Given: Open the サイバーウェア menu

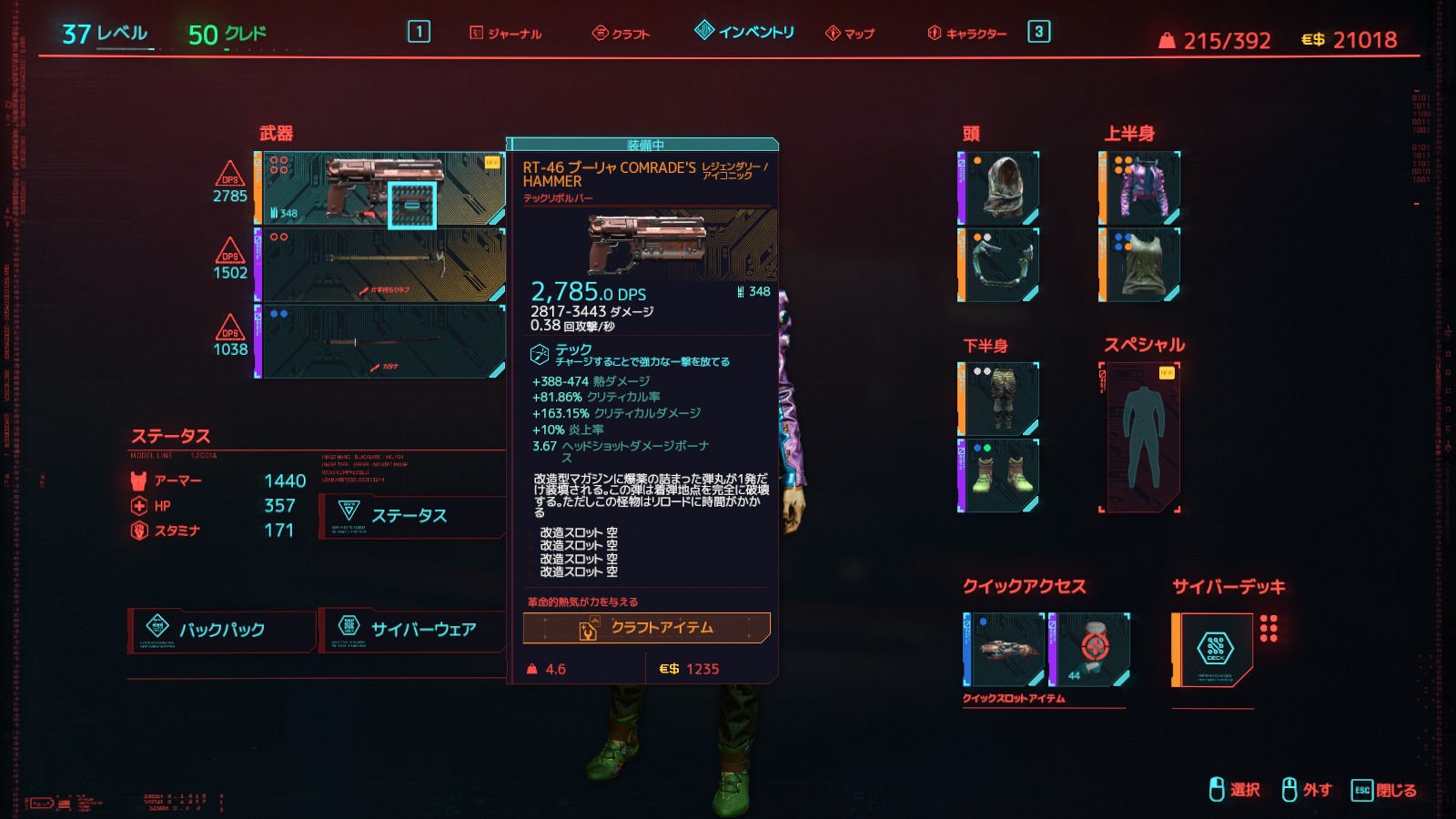Looking at the screenshot, I should click(x=411, y=630).
